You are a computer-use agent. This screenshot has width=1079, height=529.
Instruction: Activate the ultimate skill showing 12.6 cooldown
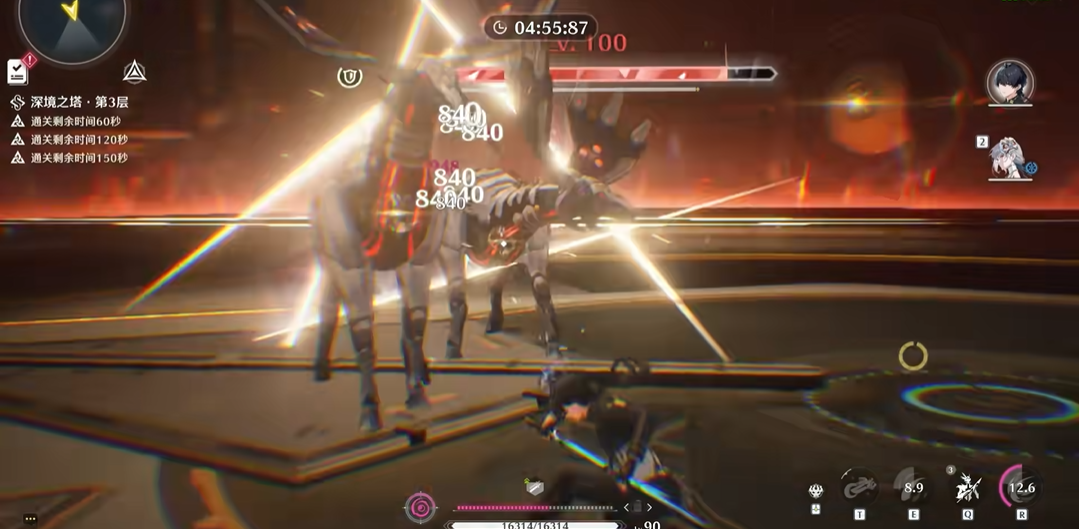click(x=1021, y=488)
